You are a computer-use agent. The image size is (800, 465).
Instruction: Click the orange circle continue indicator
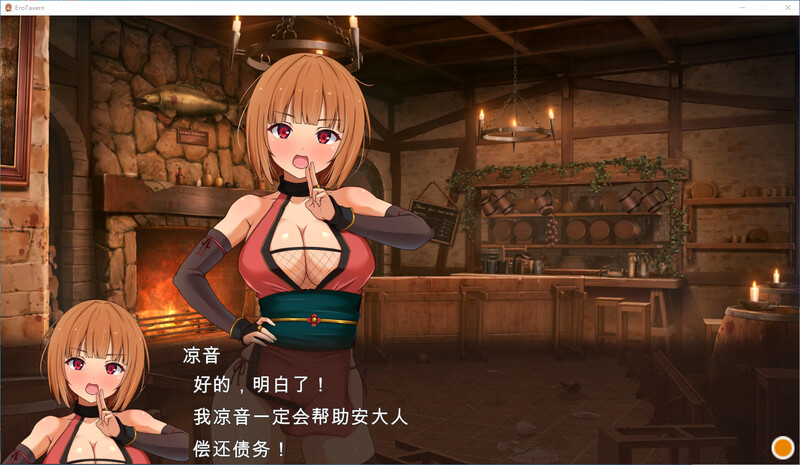point(782,448)
